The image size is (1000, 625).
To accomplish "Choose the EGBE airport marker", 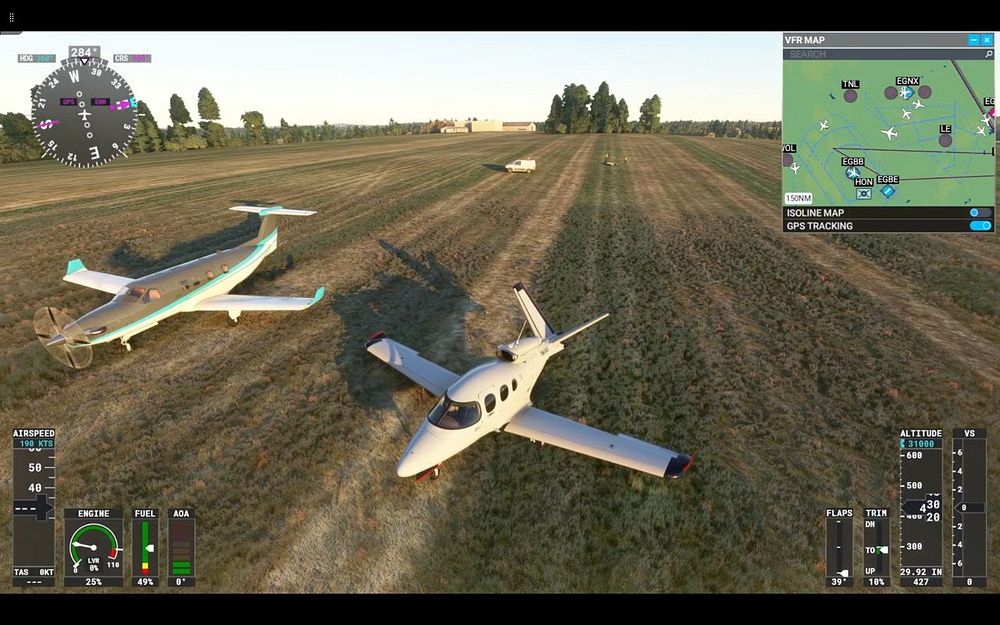I will (x=888, y=191).
